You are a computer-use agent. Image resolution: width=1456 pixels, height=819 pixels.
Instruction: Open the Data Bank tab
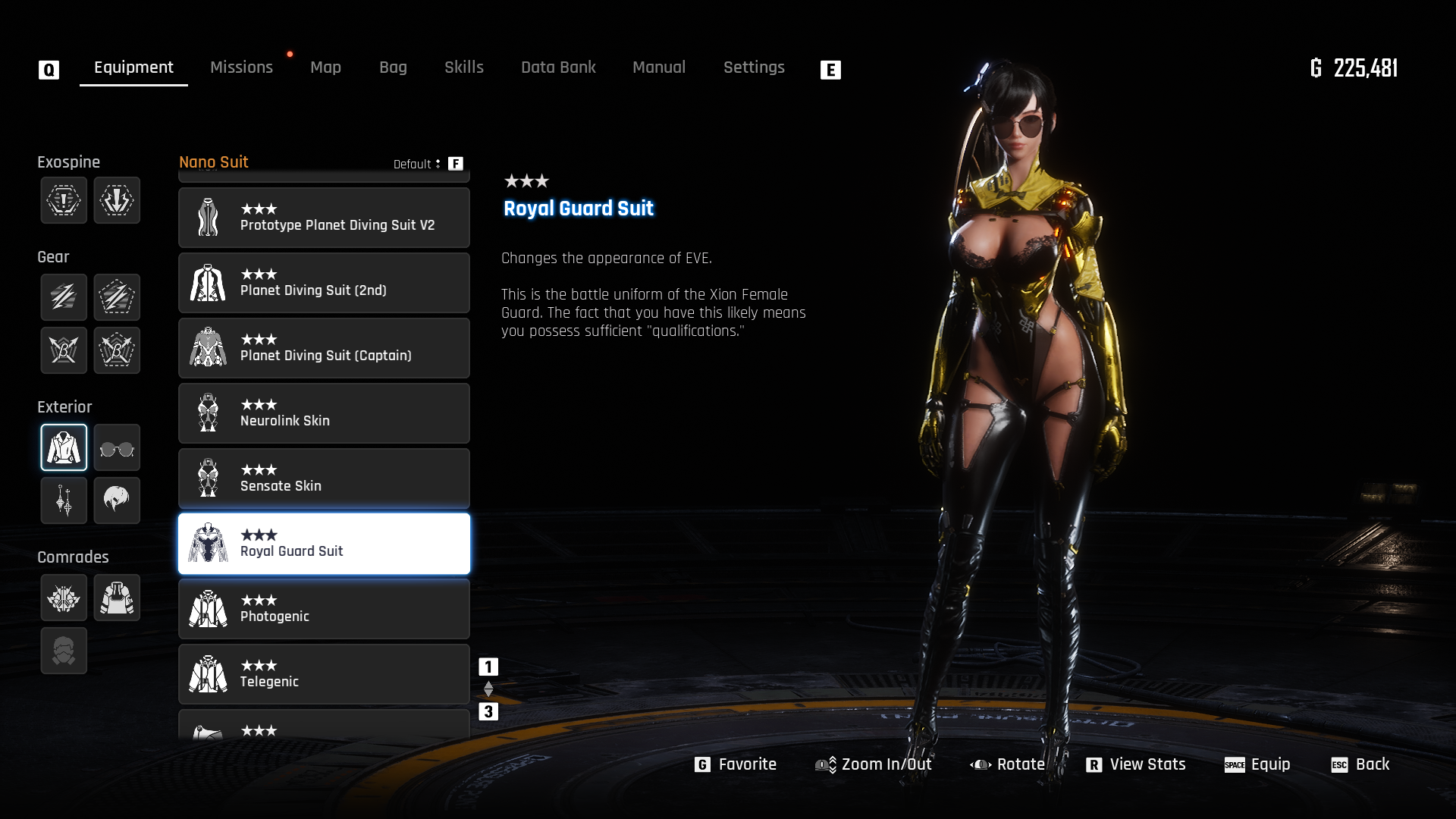tap(558, 67)
